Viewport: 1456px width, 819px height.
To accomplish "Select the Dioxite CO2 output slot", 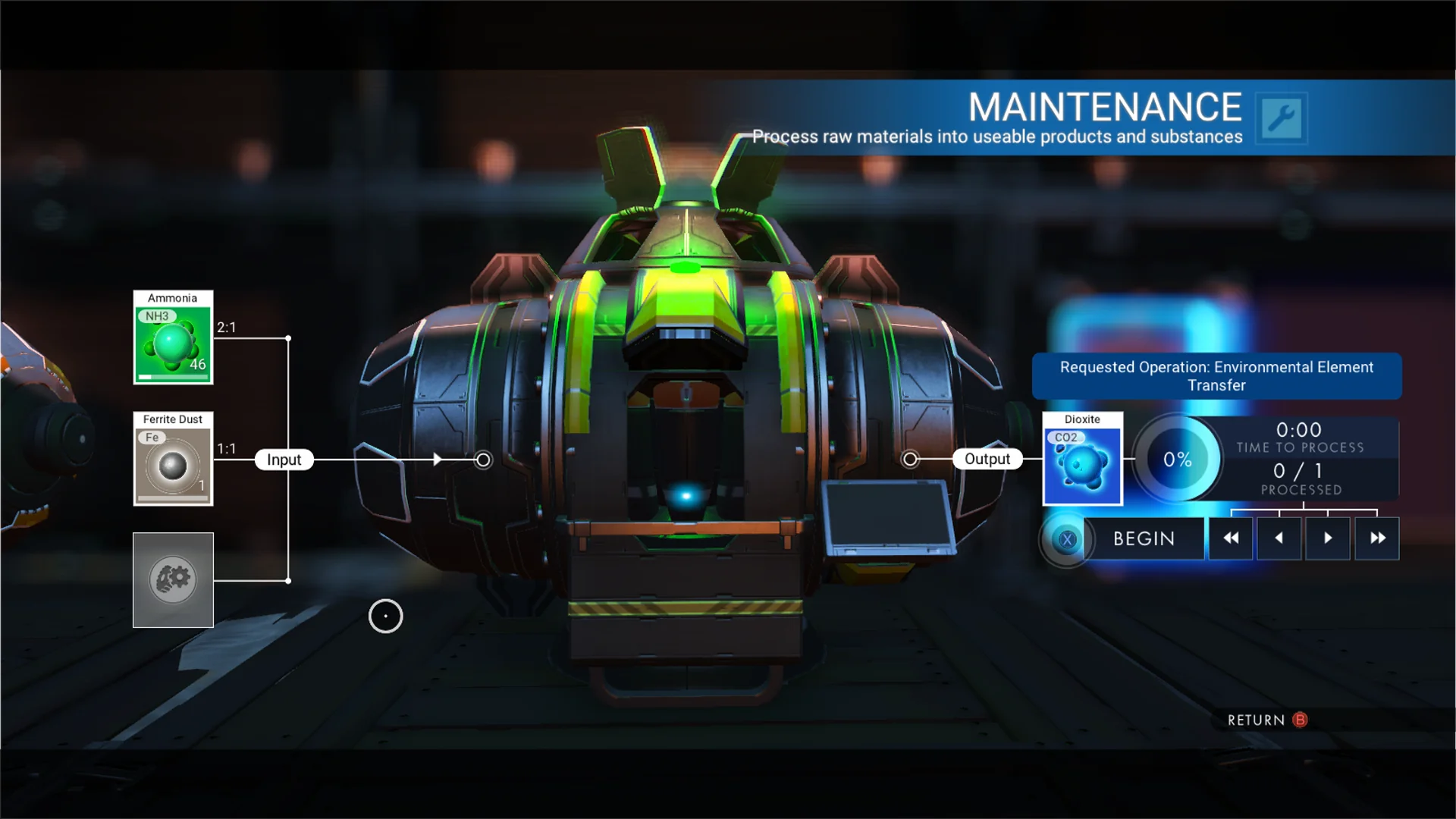I will (1082, 460).
